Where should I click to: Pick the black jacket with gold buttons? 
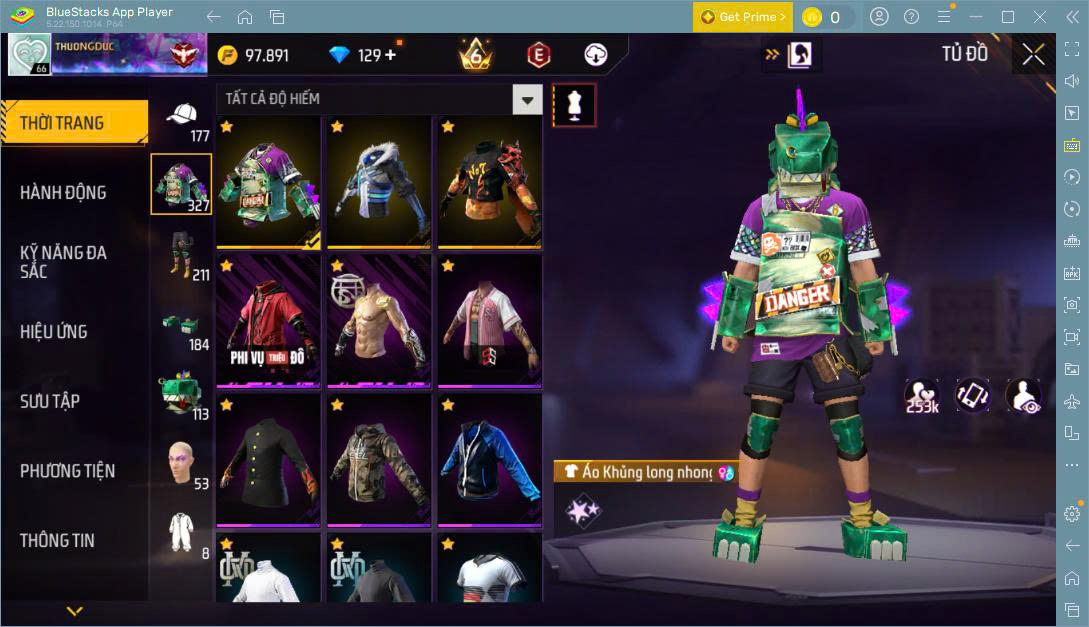click(267, 458)
